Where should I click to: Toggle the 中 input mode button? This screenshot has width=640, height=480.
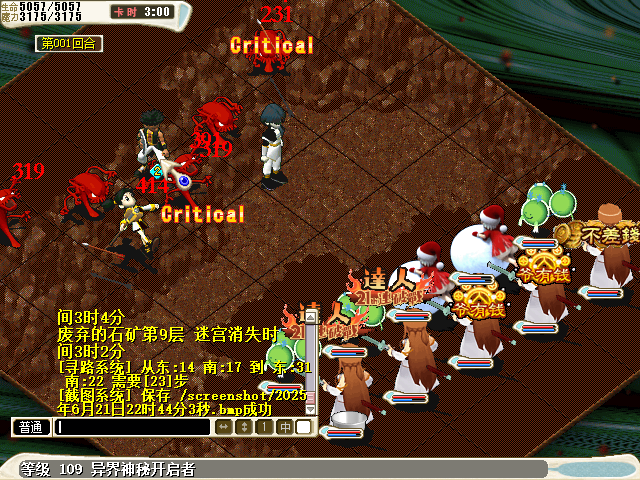tap(284, 427)
